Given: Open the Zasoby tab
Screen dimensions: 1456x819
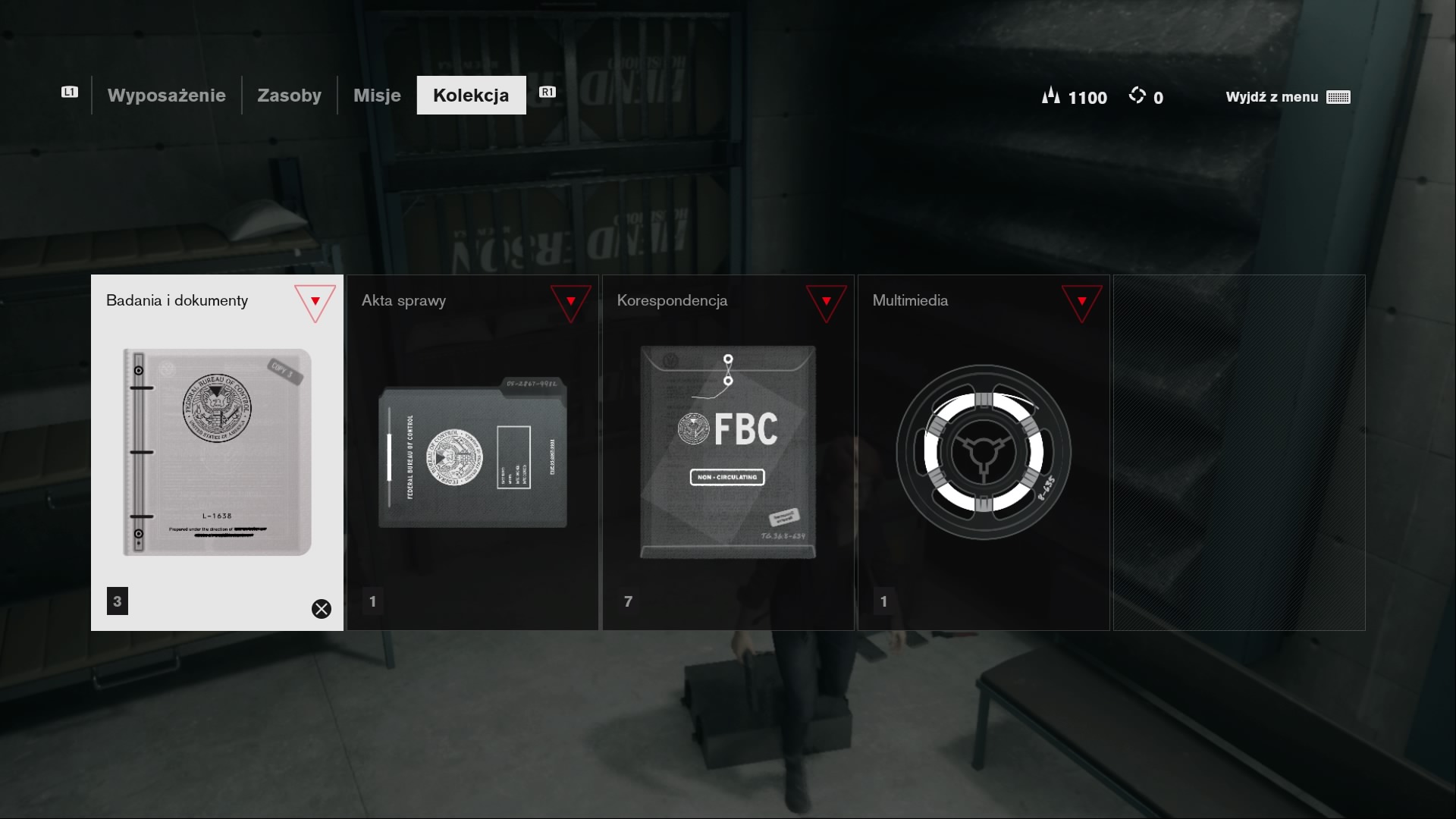Looking at the screenshot, I should point(289,96).
